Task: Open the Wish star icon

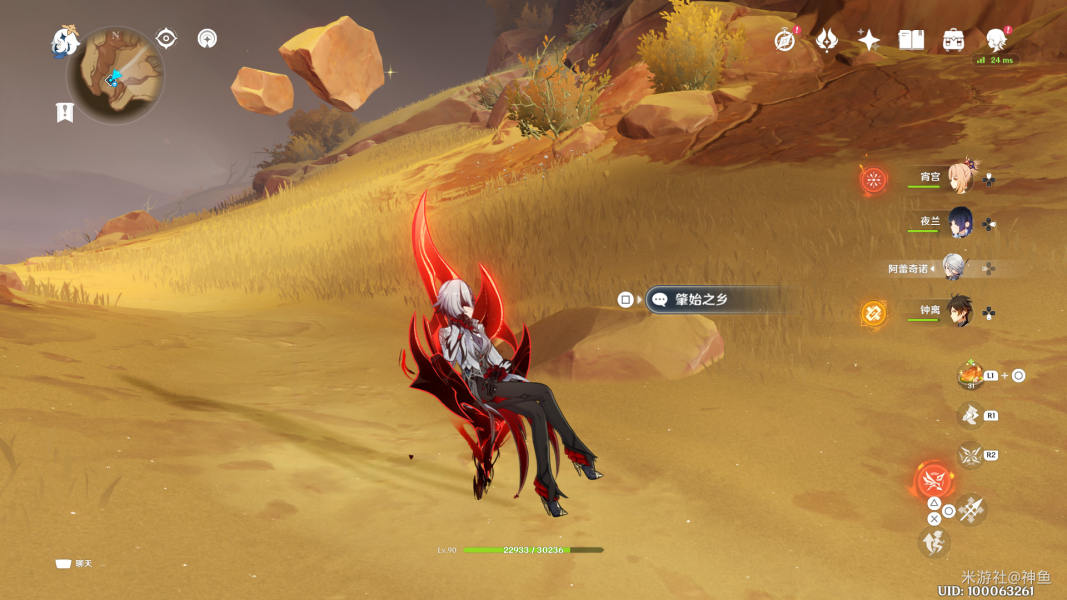Action: 869,40
